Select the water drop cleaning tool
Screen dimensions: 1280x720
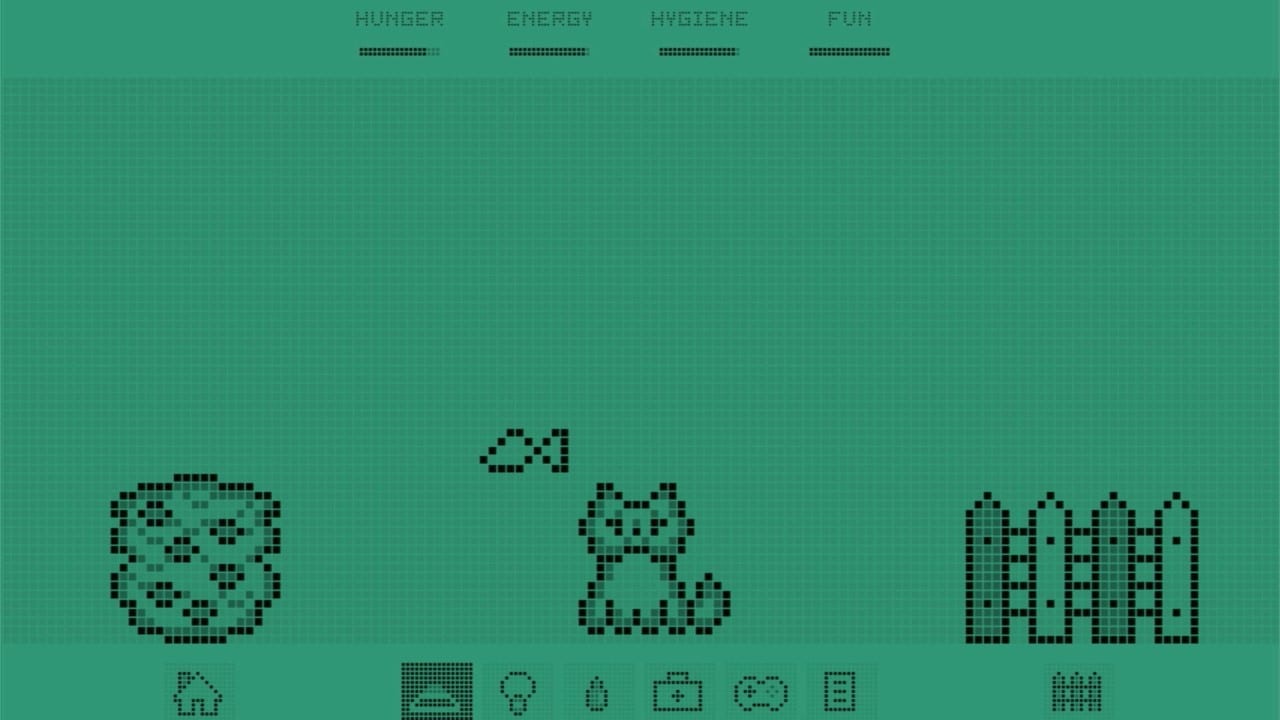(596, 692)
